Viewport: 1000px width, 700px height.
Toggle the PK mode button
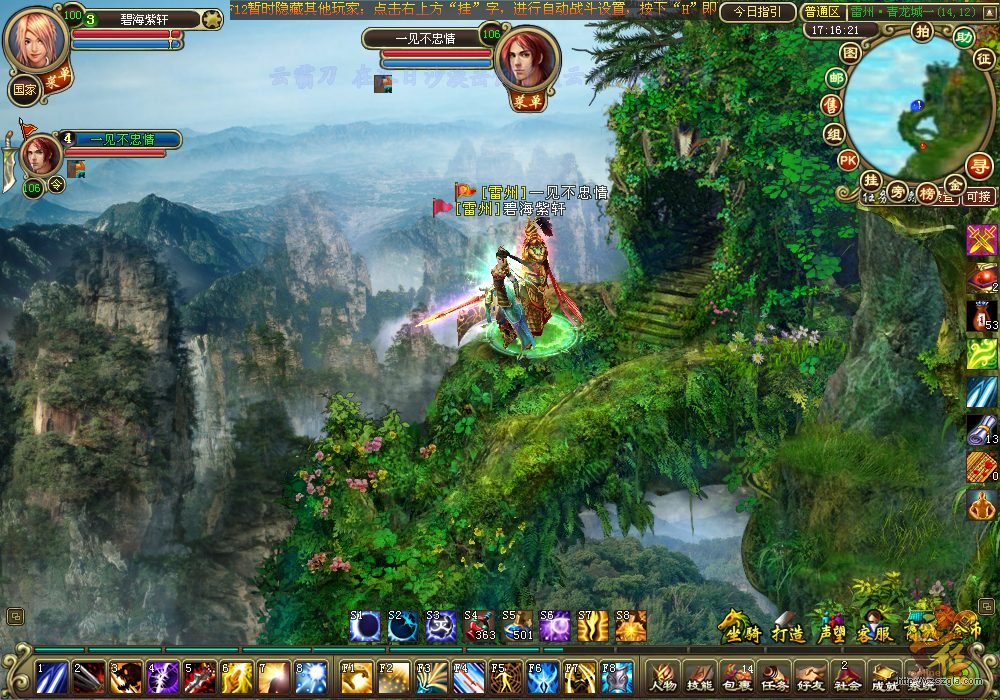[847, 159]
